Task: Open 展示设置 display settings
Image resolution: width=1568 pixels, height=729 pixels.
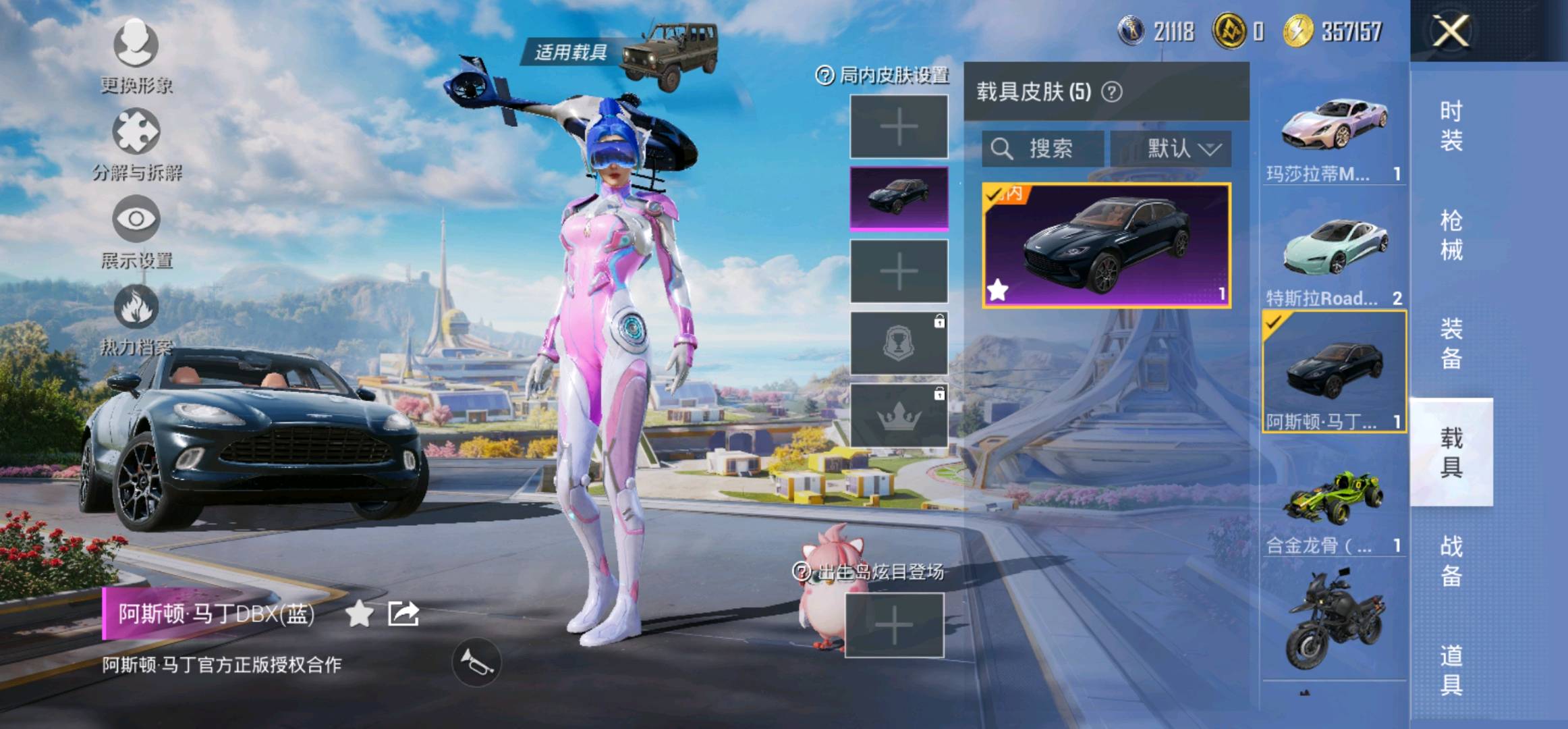Action: tap(136, 231)
